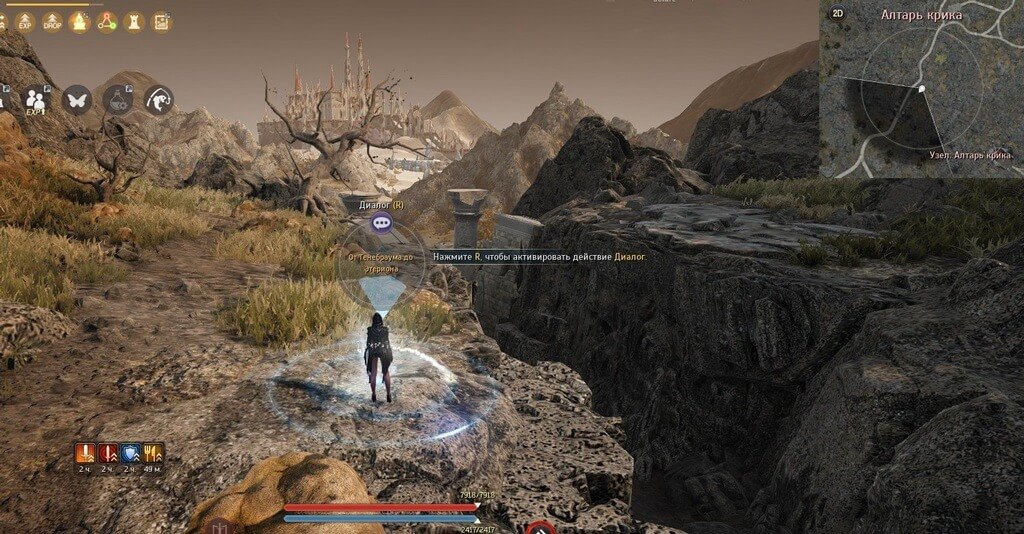Select the blue shield defense buff icon
Image resolution: width=1024 pixels, height=534 pixels.
(x=130, y=453)
